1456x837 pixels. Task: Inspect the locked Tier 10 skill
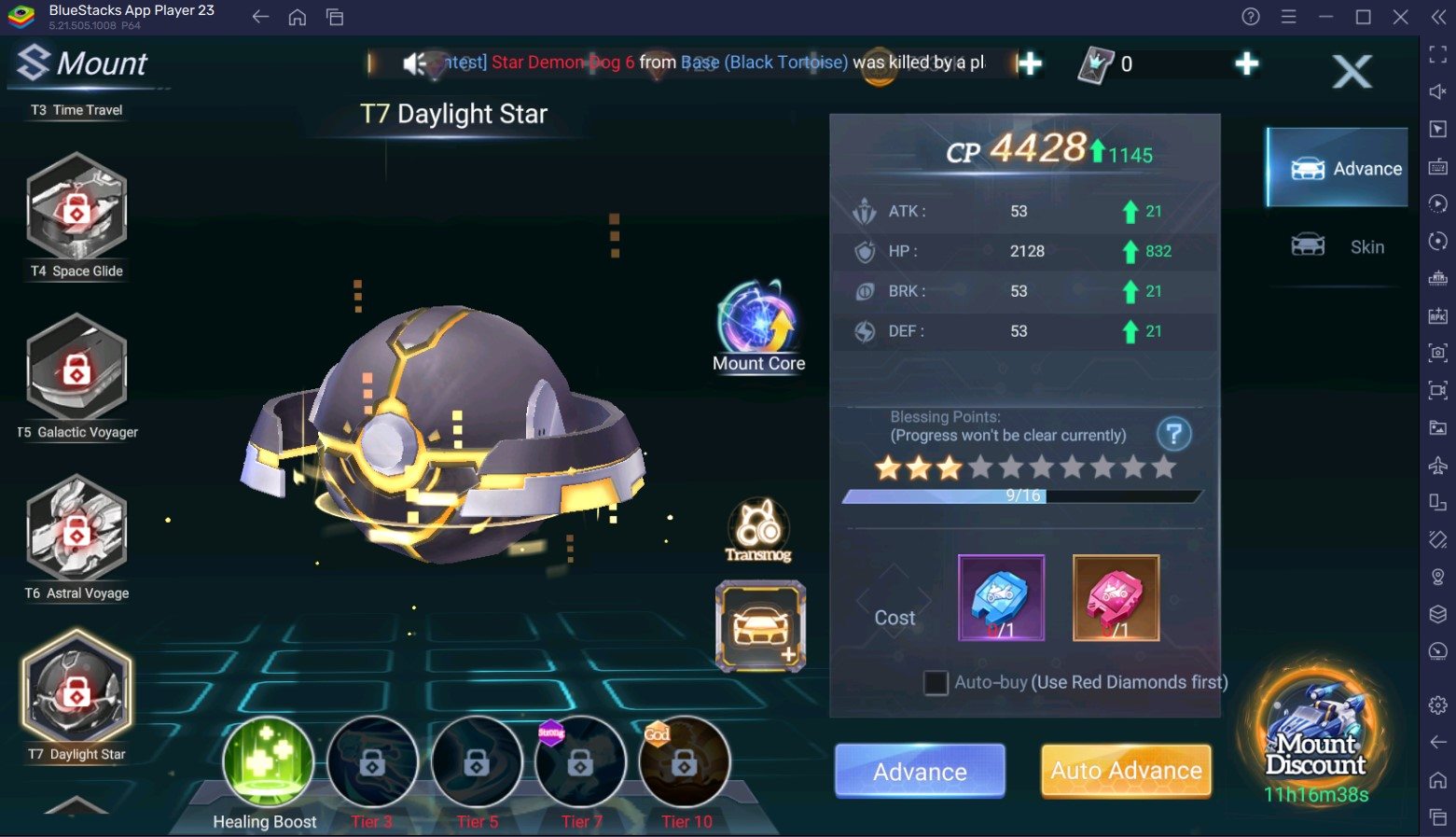tap(685, 762)
